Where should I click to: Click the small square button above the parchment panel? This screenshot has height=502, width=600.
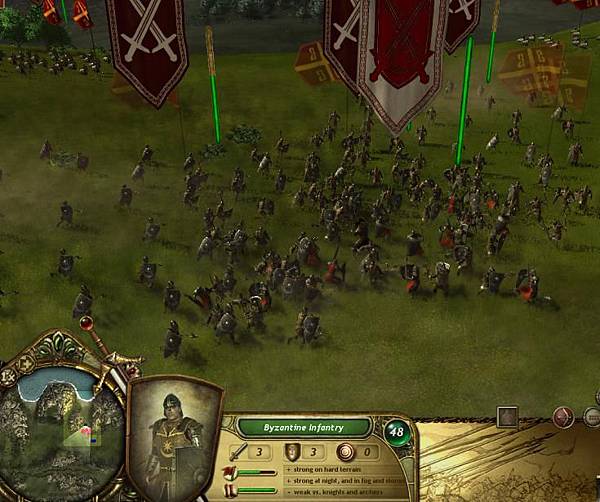pyautogui.click(x=507, y=416)
